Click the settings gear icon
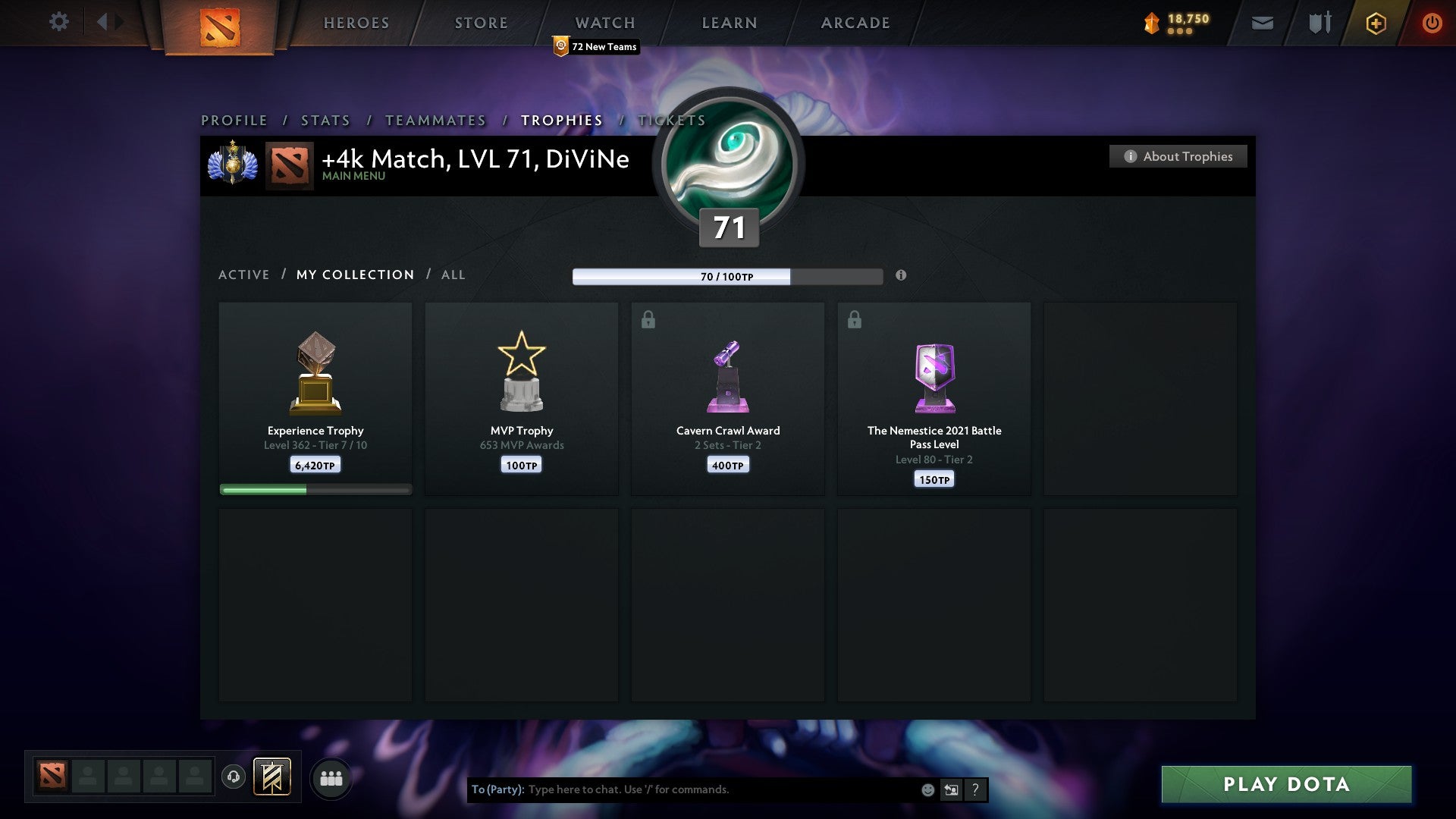 (x=59, y=23)
